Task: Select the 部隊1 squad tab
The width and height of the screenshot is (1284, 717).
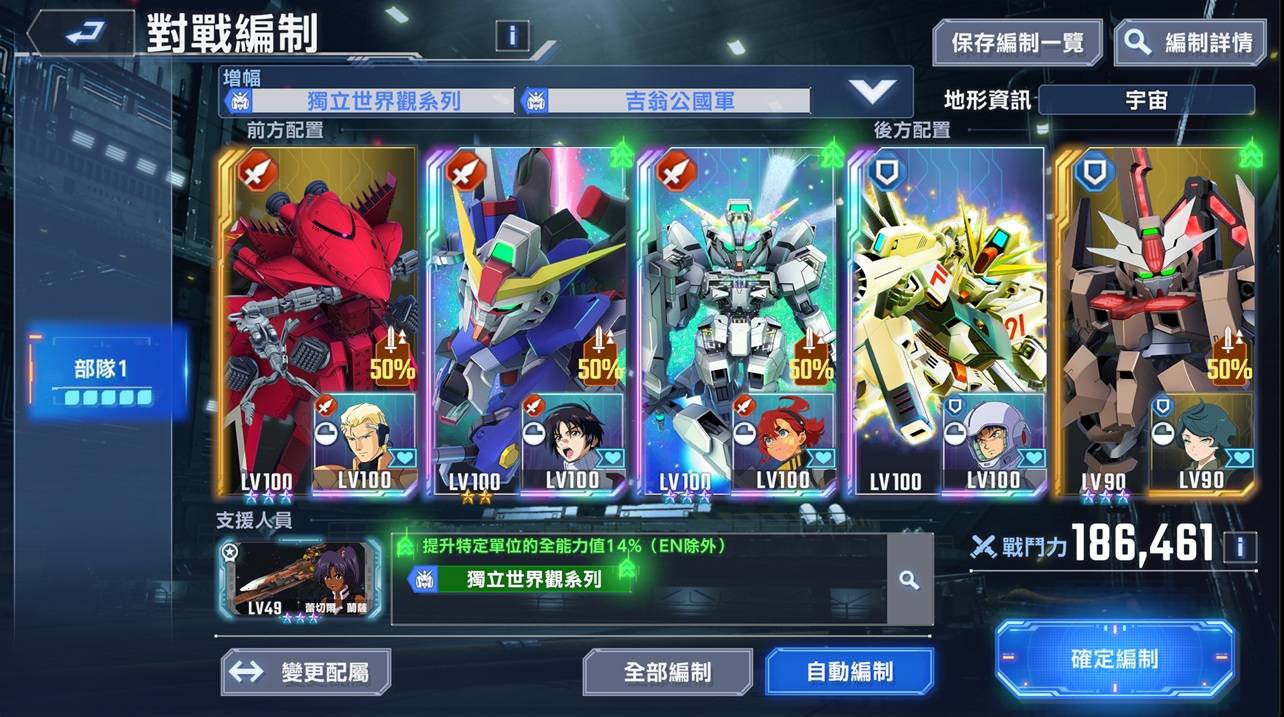Action: click(x=107, y=381)
